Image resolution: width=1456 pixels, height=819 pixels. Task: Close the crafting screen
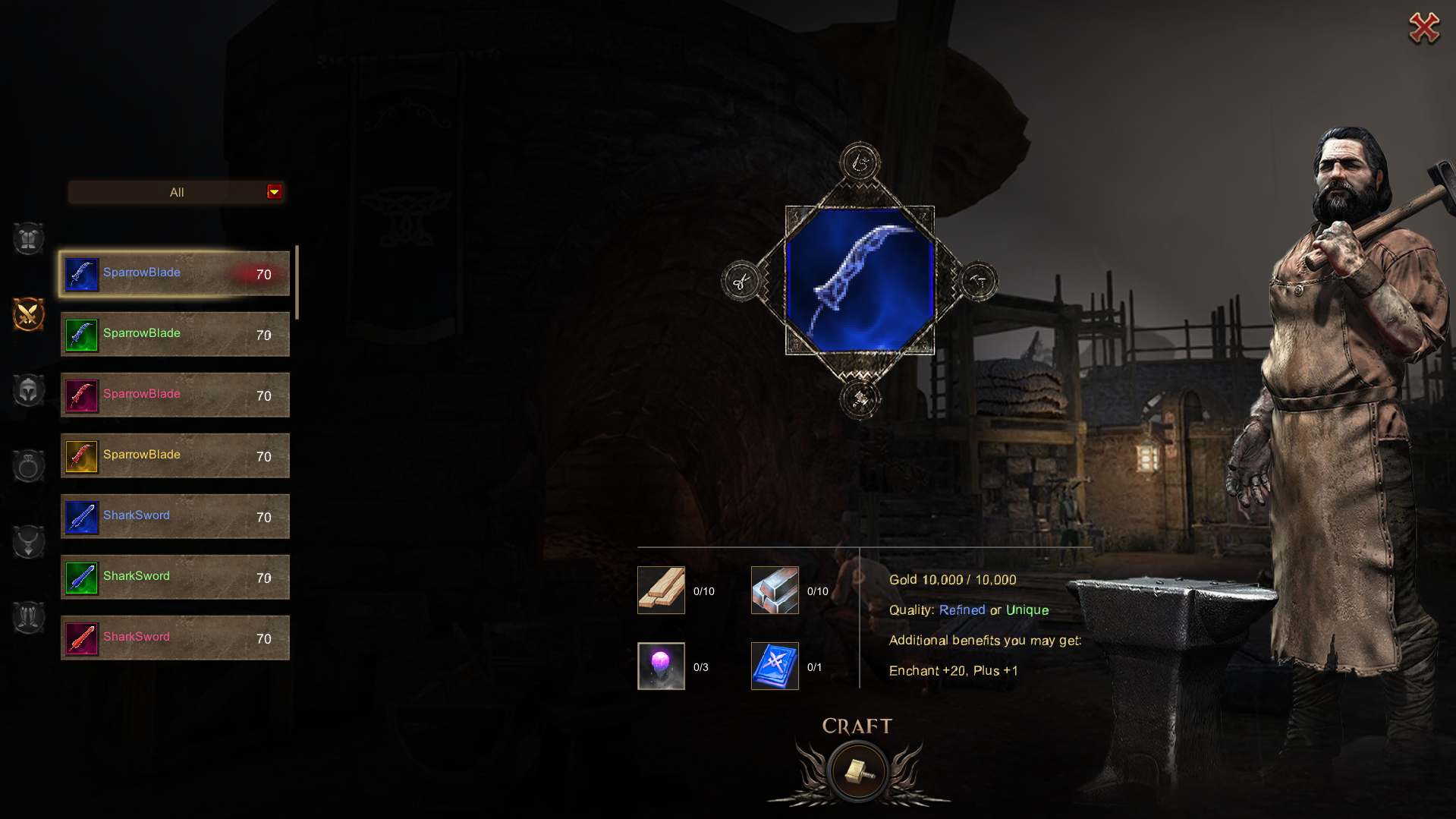pyautogui.click(x=1423, y=29)
